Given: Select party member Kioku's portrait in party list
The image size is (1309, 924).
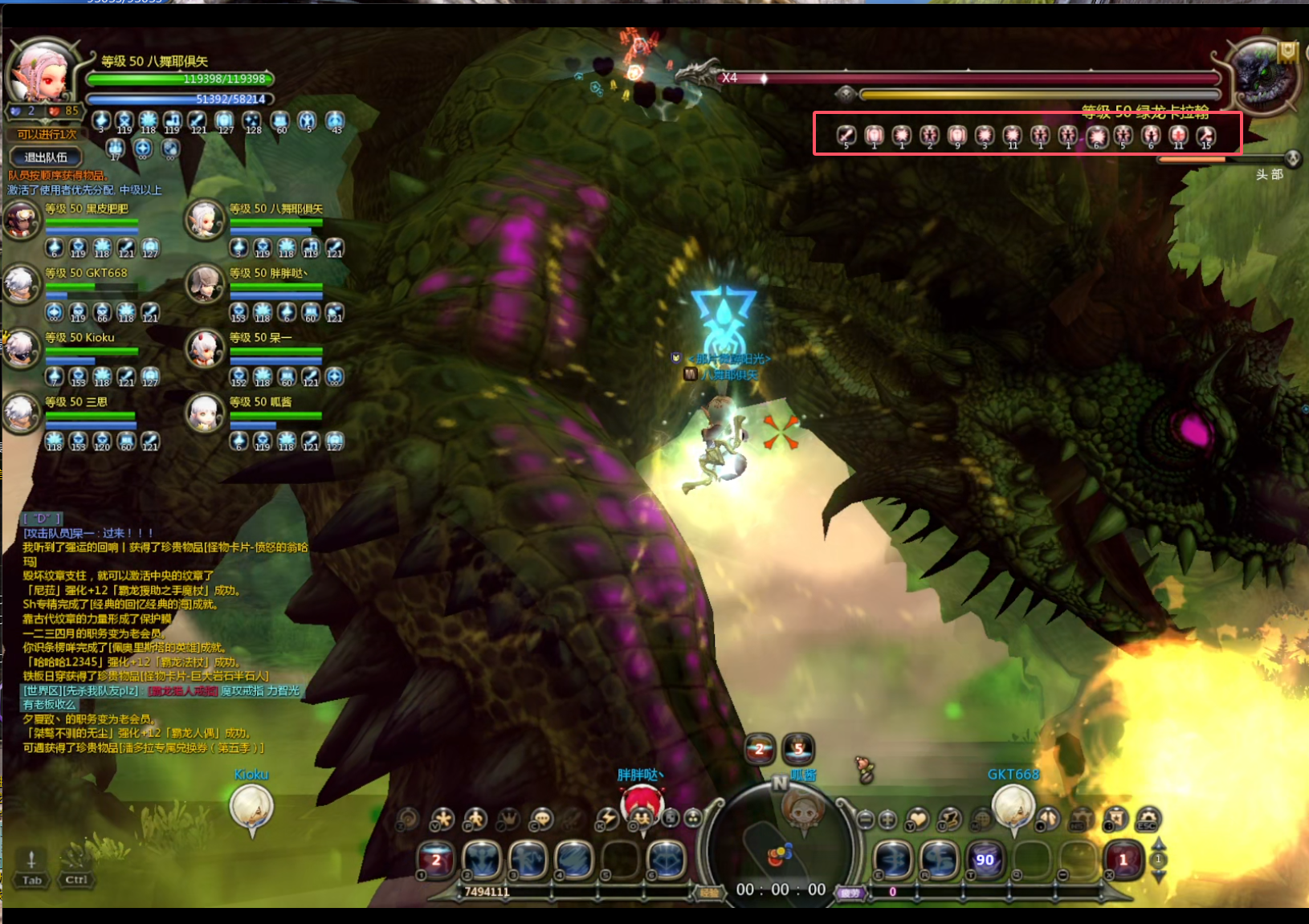Looking at the screenshot, I should click(x=22, y=348).
